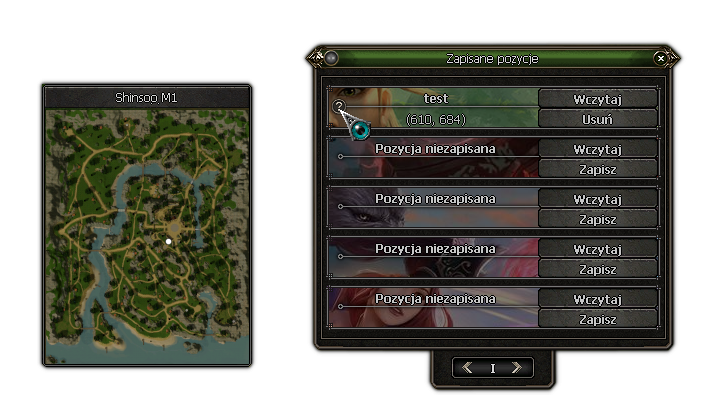This screenshot has width=715, height=408.
Task: Go to the next page of positions
Action: tap(516, 368)
